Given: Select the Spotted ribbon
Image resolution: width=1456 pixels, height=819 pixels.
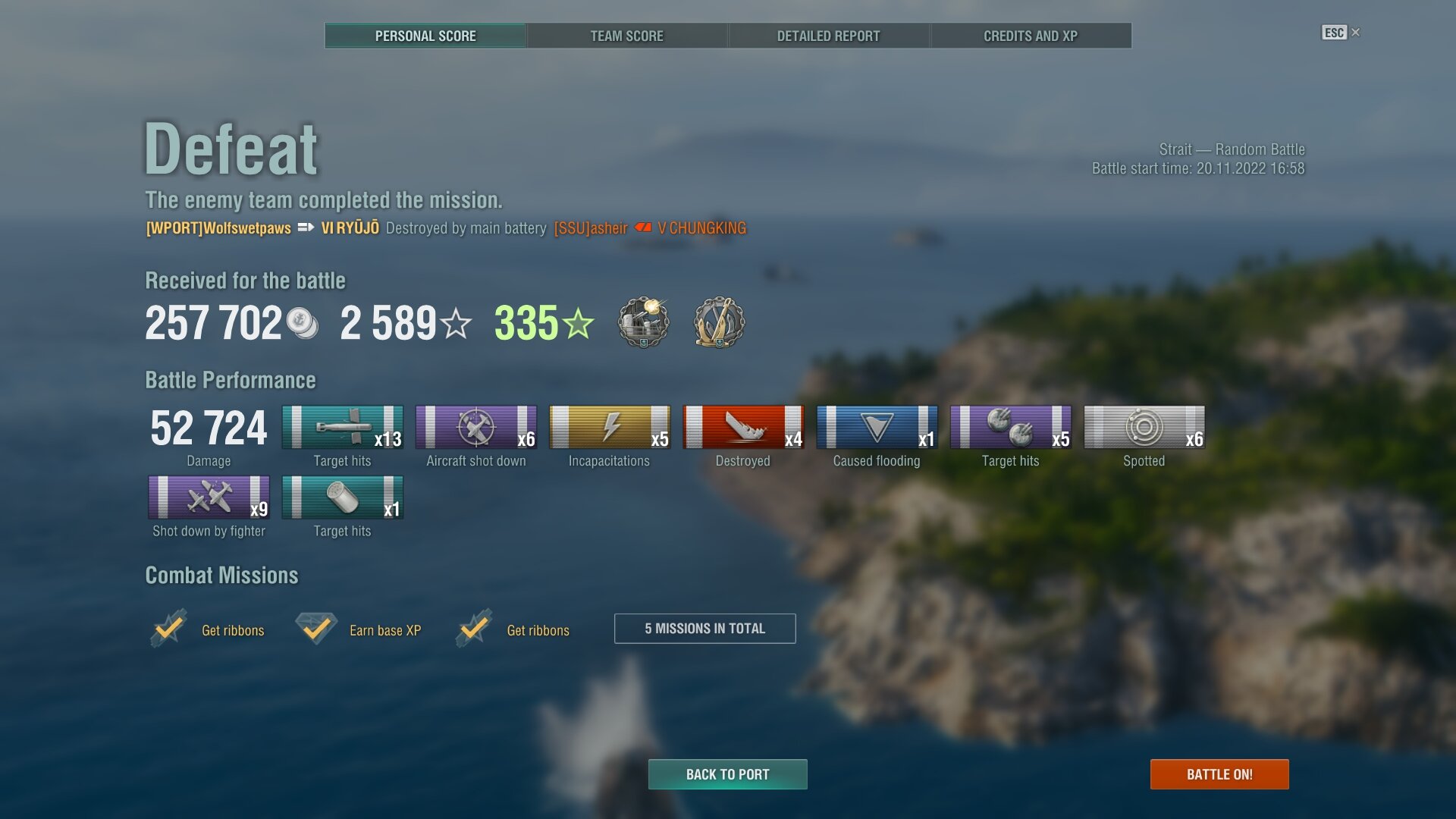Looking at the screenshot, I should click(x=1144, y=428).
